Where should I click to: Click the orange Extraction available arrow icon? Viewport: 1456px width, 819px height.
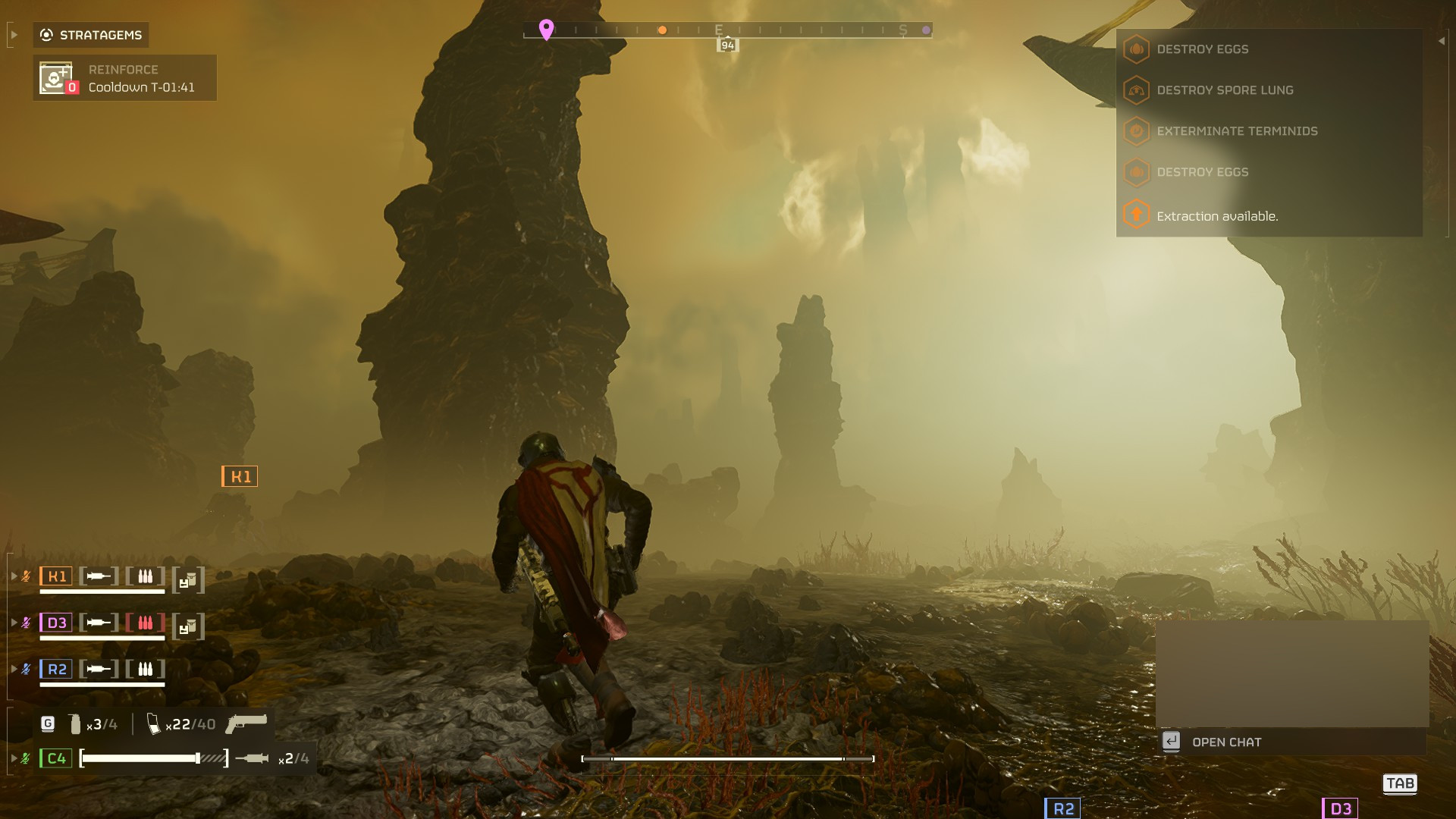pos(1134,215)
